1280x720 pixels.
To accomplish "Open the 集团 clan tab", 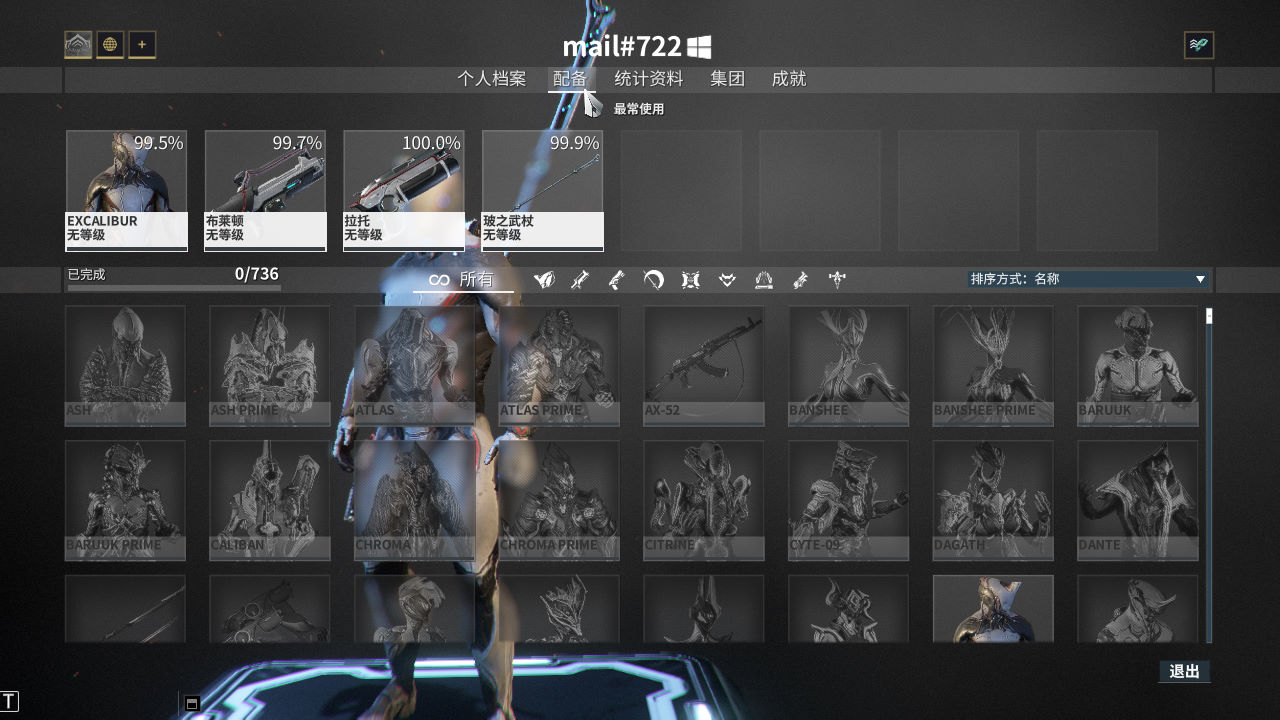I will (727, 79).
